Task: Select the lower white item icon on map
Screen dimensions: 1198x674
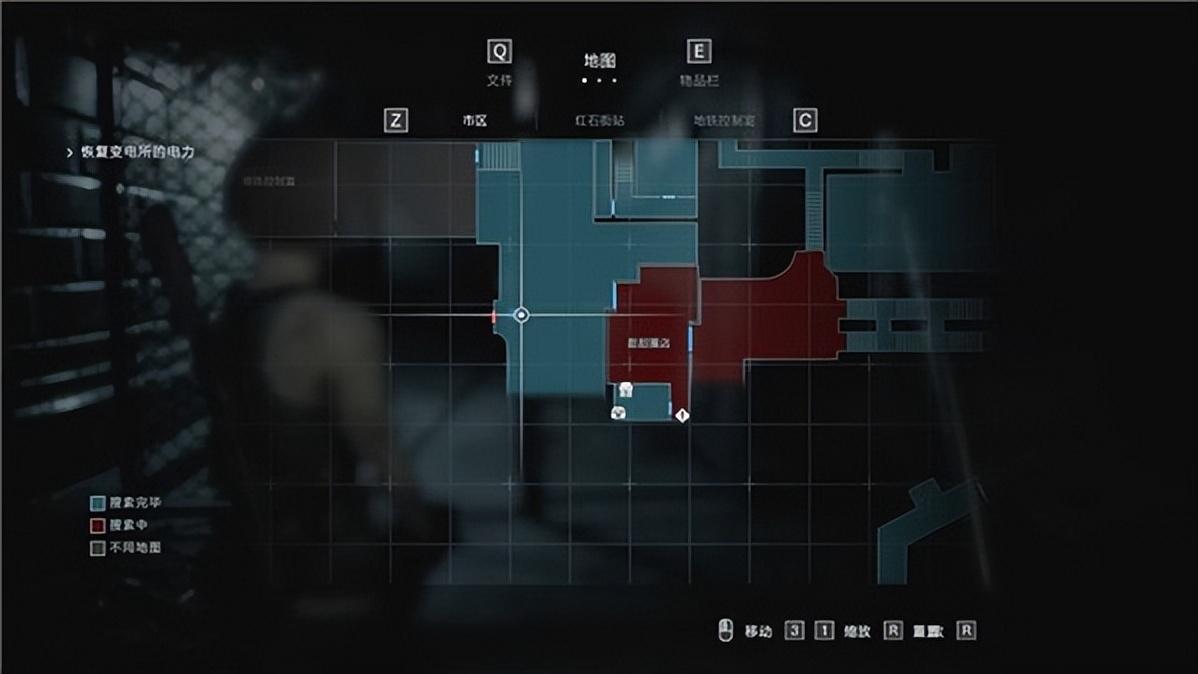Action: (619, 412)
